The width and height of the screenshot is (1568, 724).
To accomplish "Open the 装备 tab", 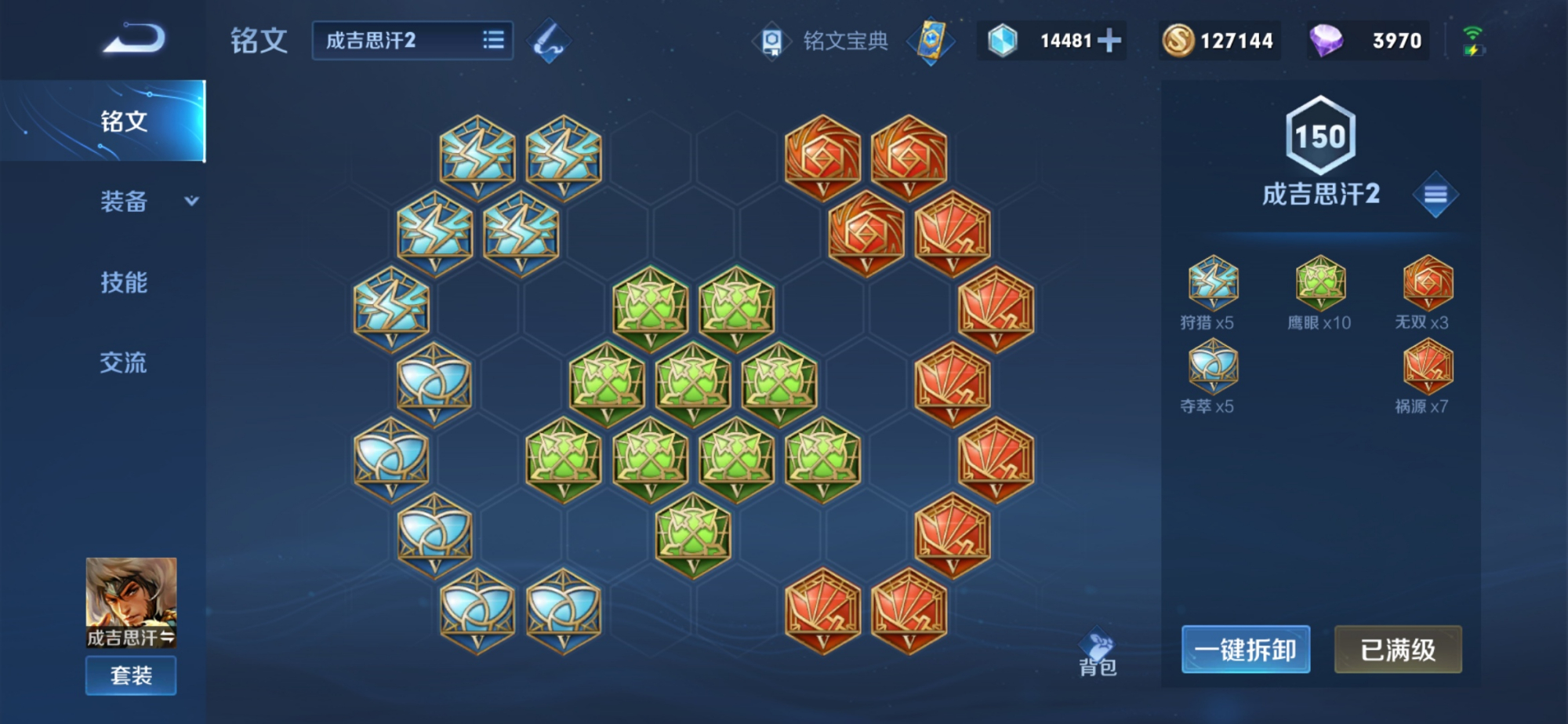I will [x=124, y=202].
